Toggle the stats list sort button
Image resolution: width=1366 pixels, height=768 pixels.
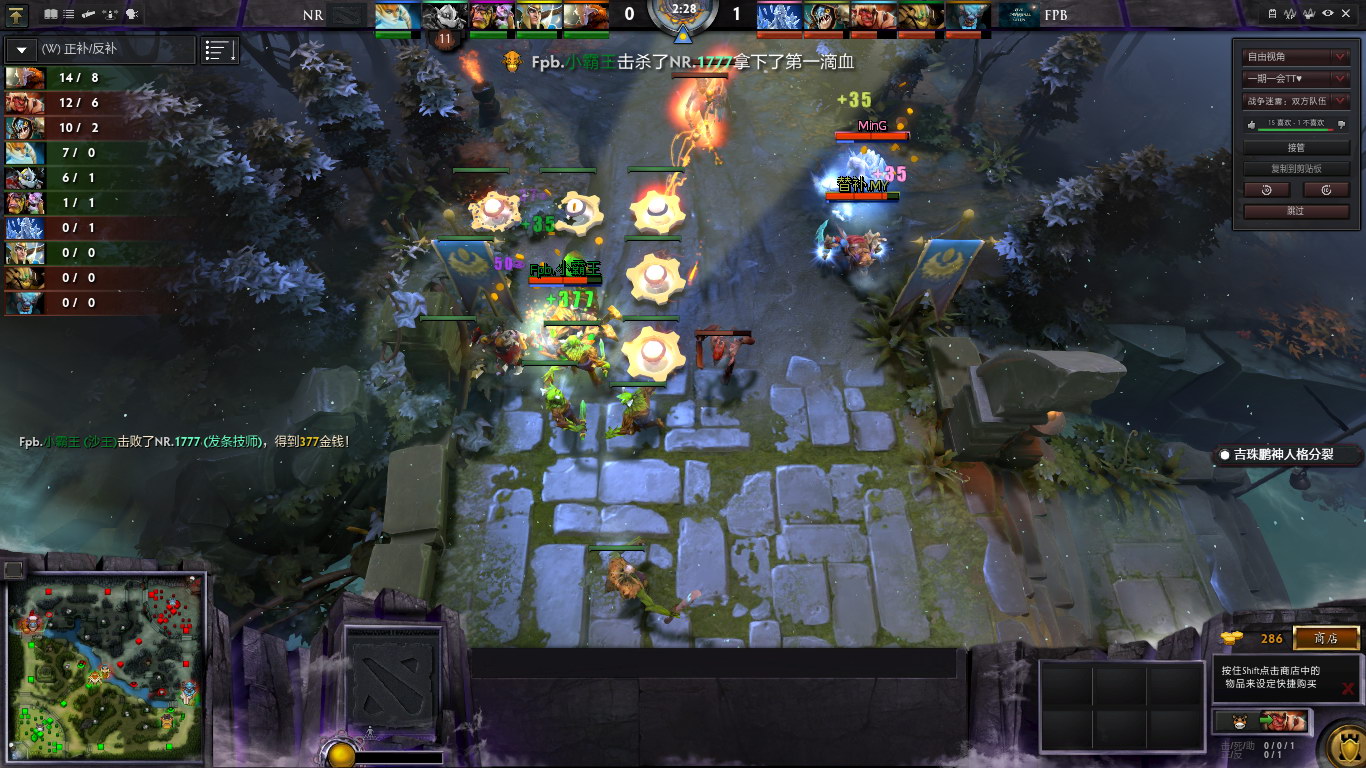(220, 50)
